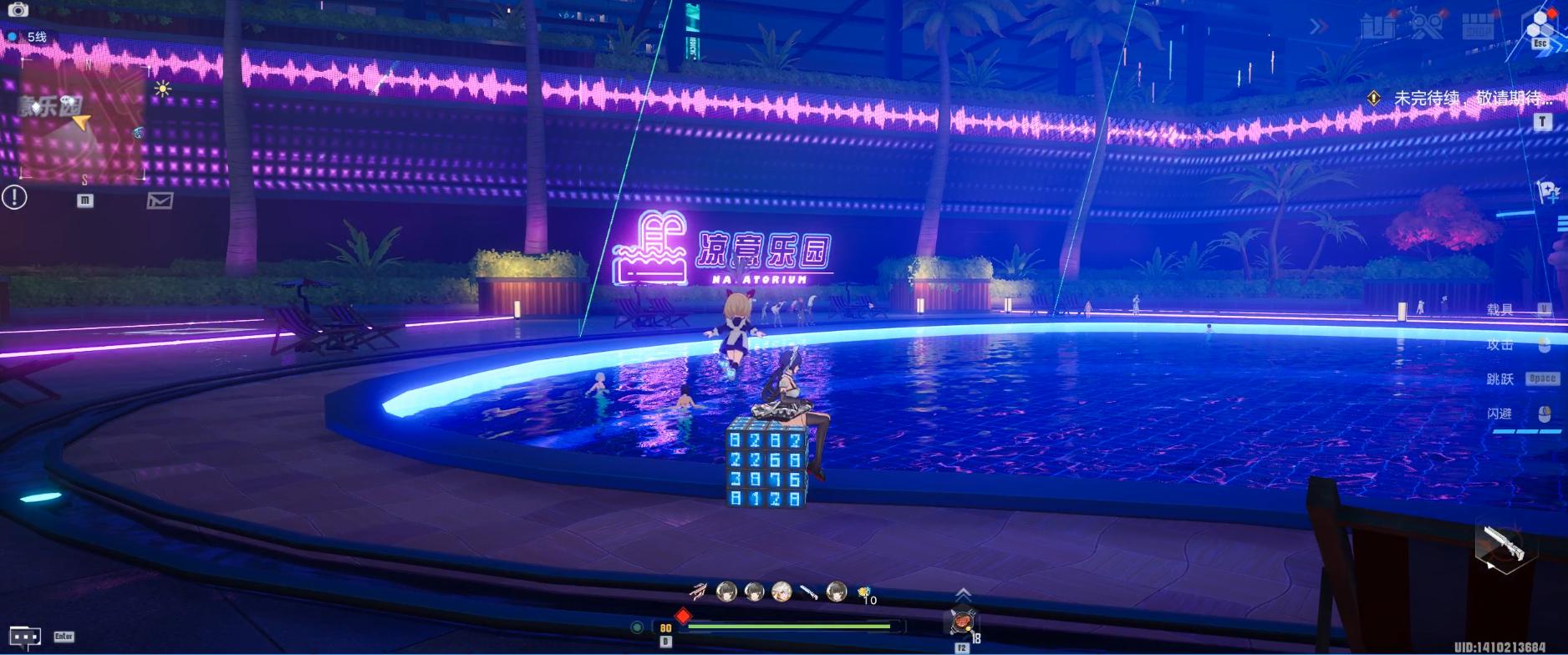Expand the arrow above the food slot
This screenshot has height=655, width=1568.
[x=963, y=593]
